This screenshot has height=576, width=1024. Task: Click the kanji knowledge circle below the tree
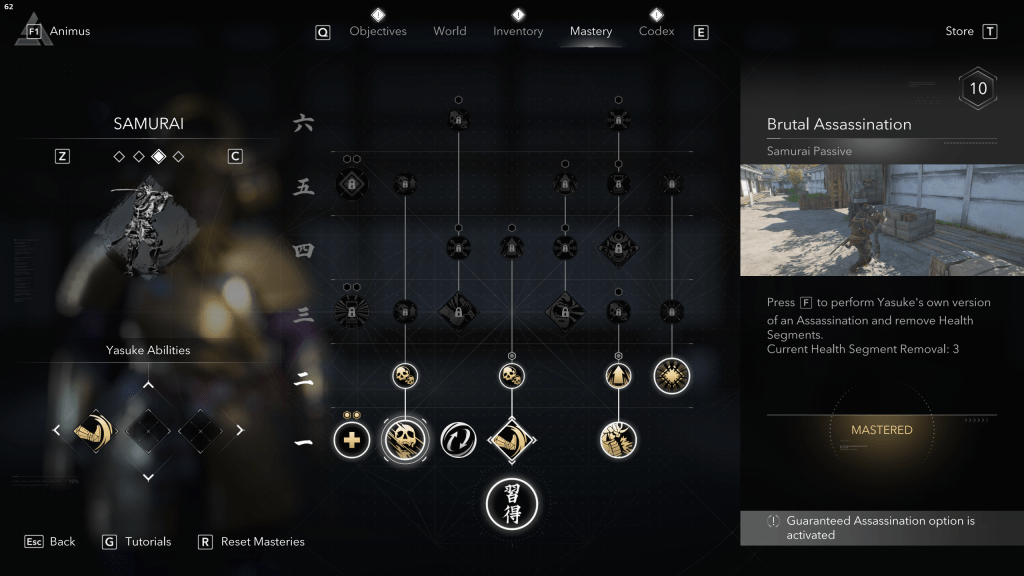tap(511, 503)
